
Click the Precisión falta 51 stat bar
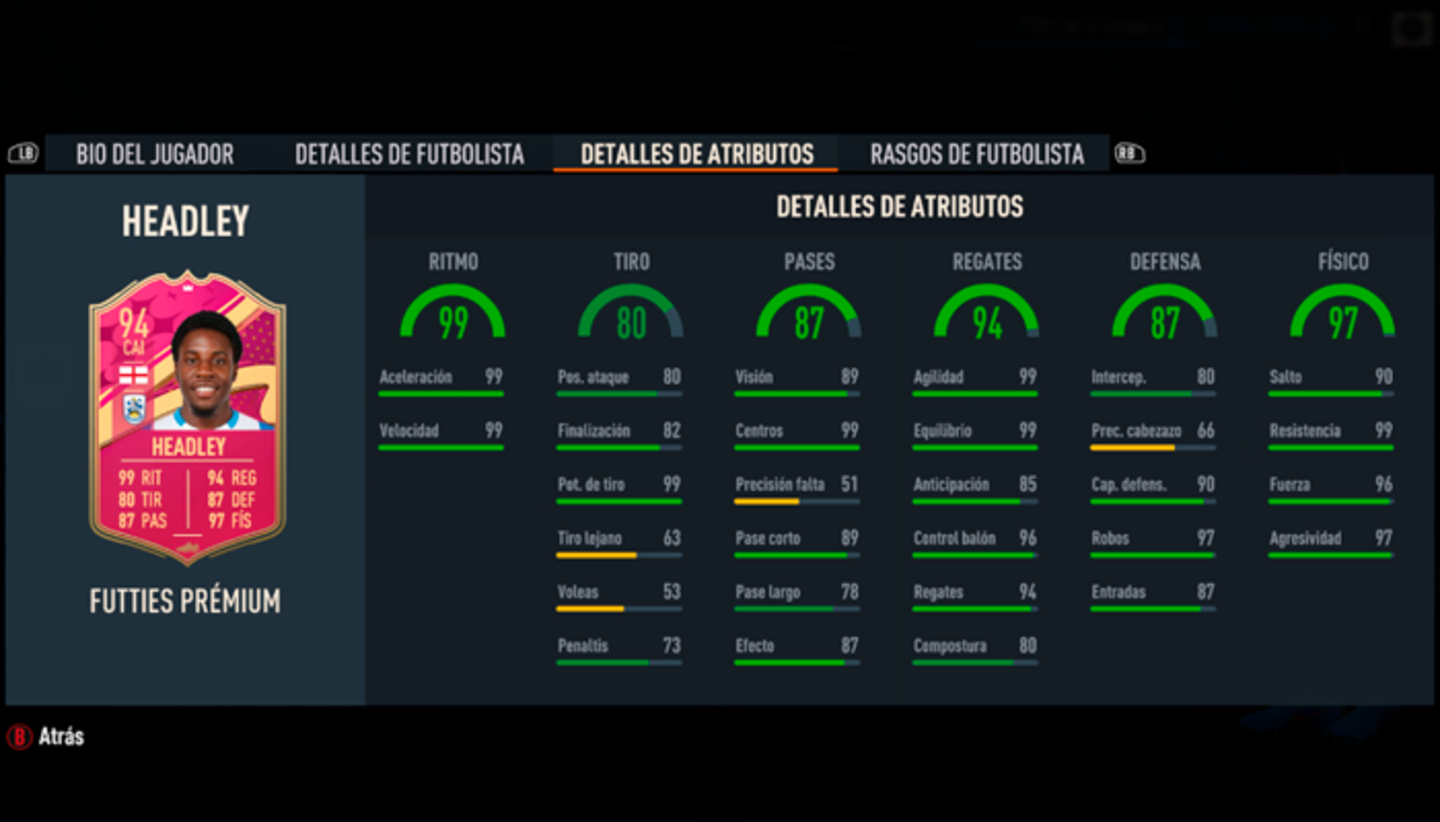(x=797, y=488)
